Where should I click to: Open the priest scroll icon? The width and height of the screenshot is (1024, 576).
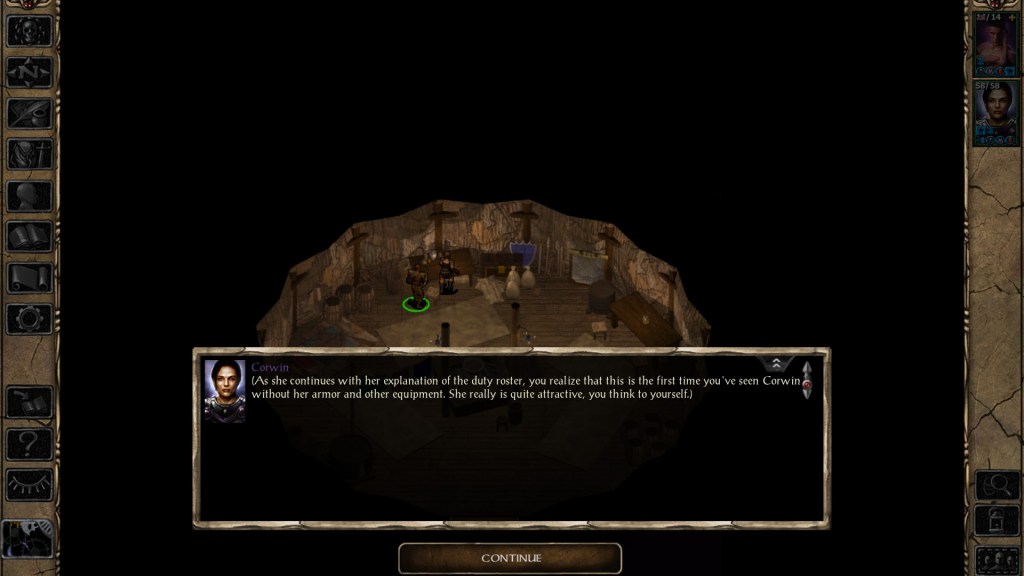coord(29,278)
